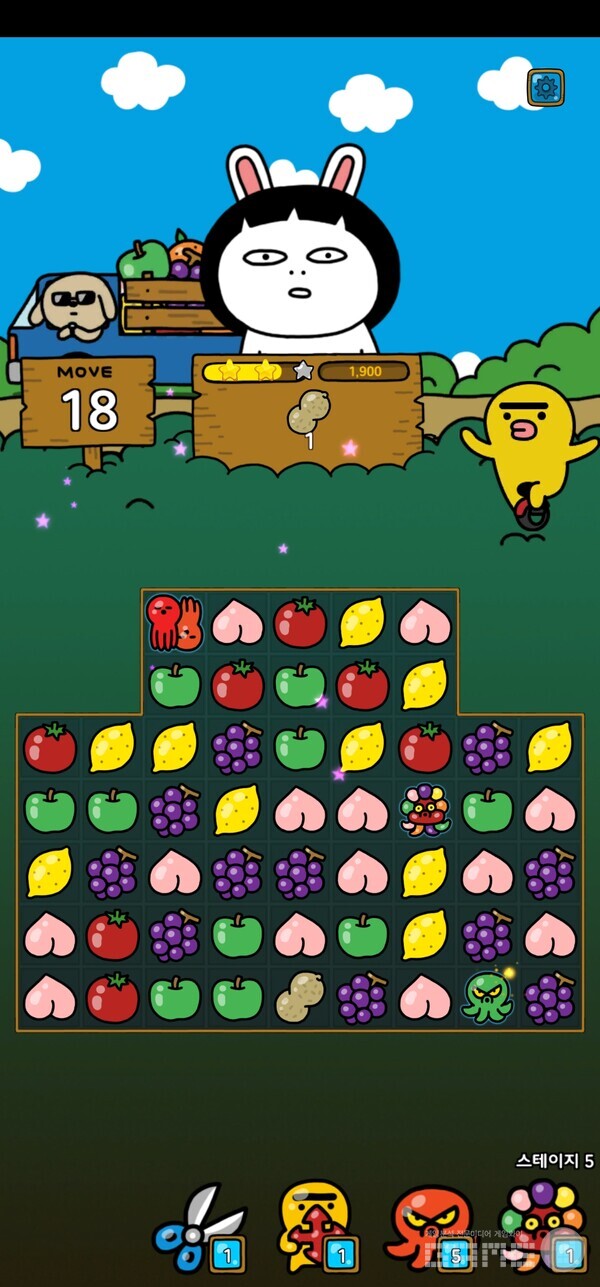Tap the red octopus pair tile on board
Viewport: 600px width, 1287px height.
(174, 622)
